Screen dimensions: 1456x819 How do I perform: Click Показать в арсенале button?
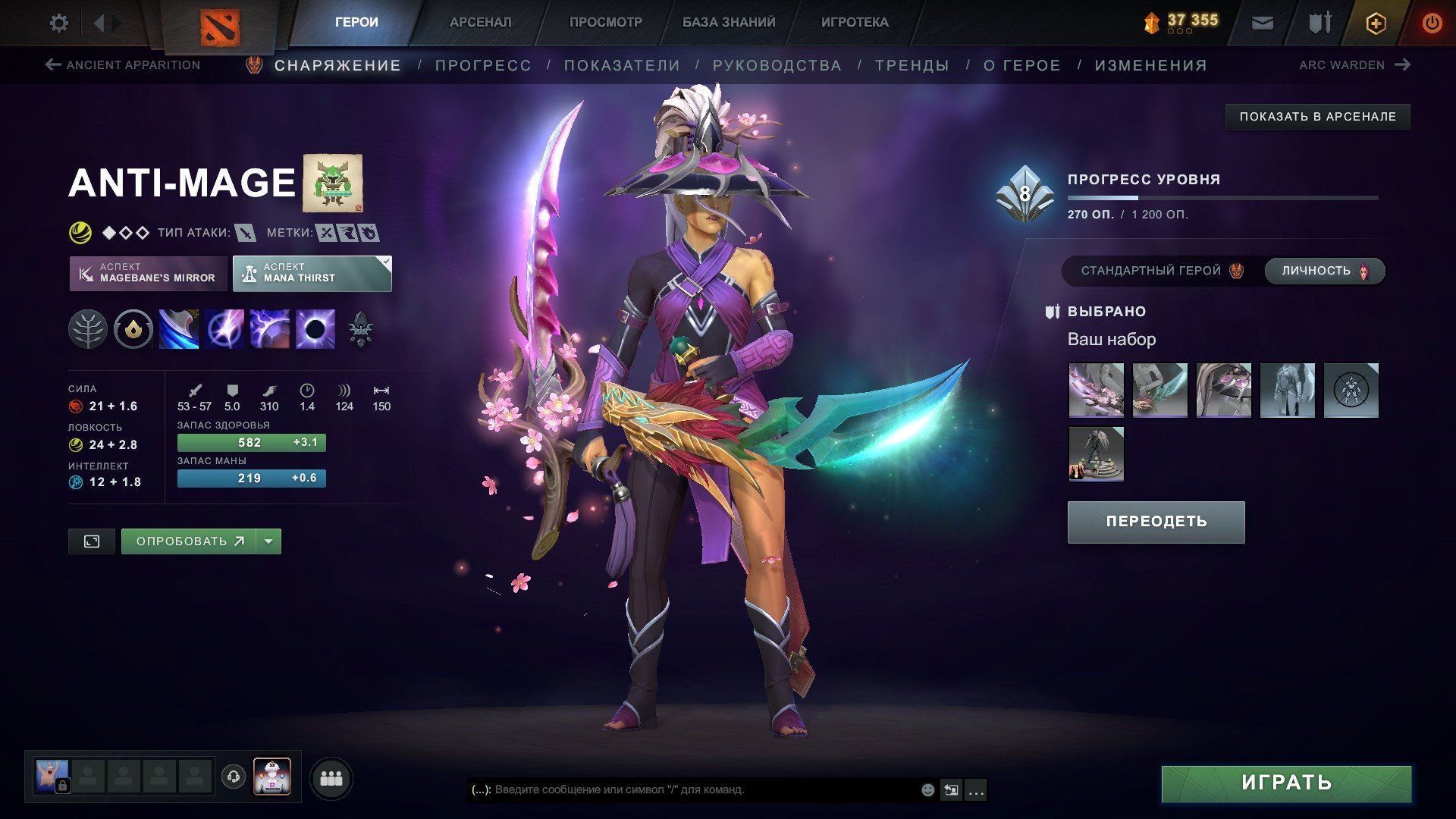1317,117
